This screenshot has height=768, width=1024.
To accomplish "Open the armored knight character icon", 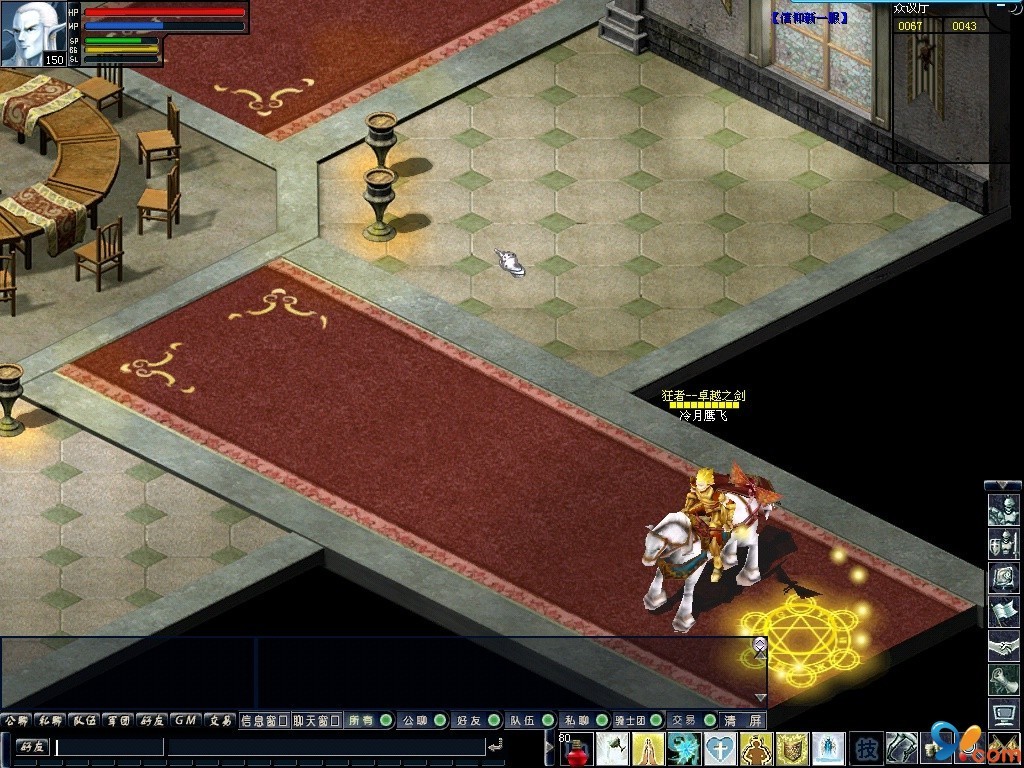I will click(x=1002, y=510).
